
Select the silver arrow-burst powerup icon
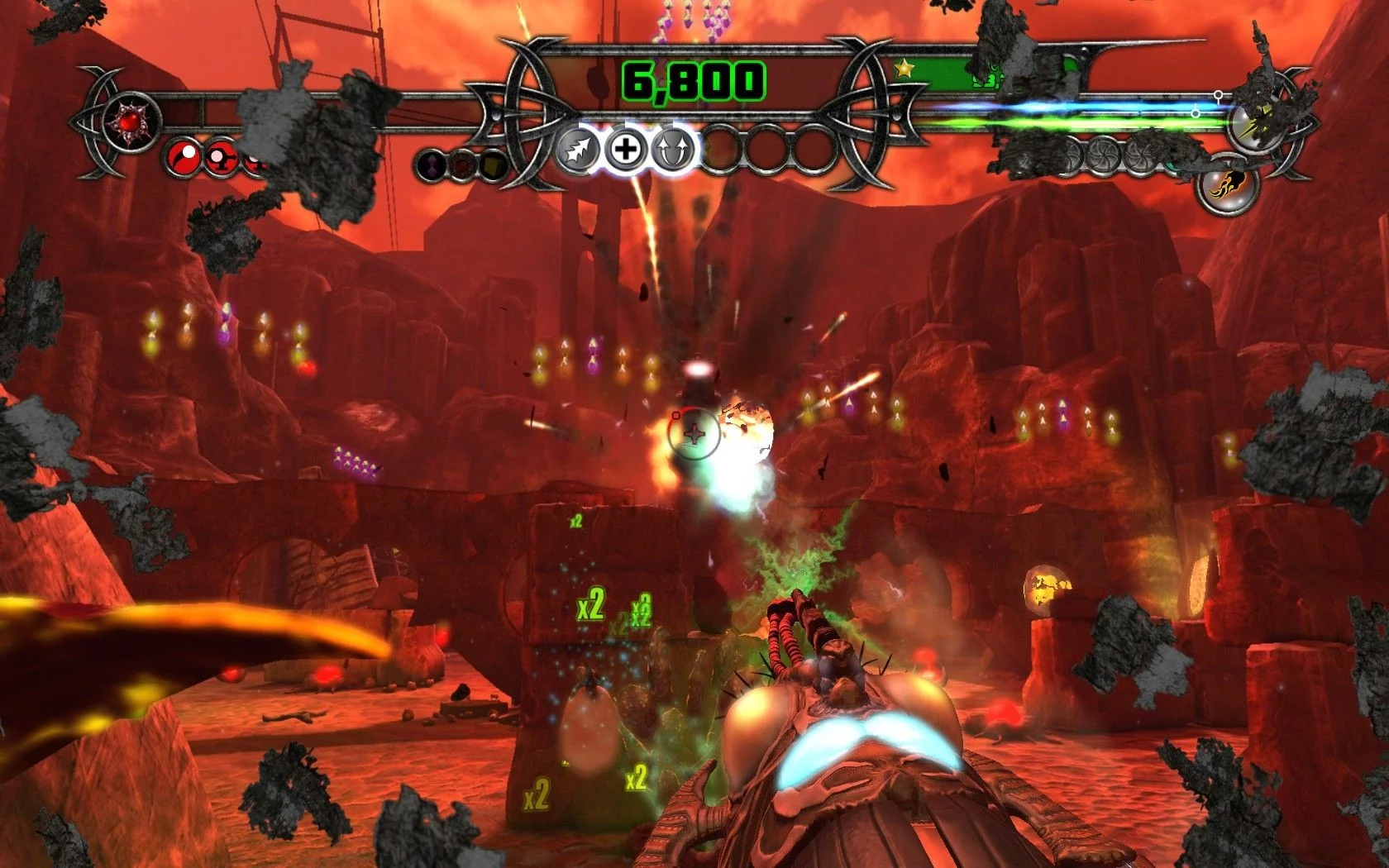(x=578, y=150)
